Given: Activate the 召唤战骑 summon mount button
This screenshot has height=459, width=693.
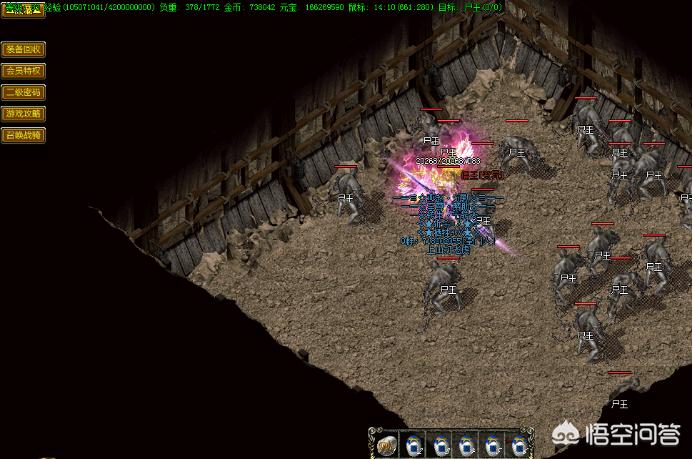Looking at the screenshot, I should 23,135.
